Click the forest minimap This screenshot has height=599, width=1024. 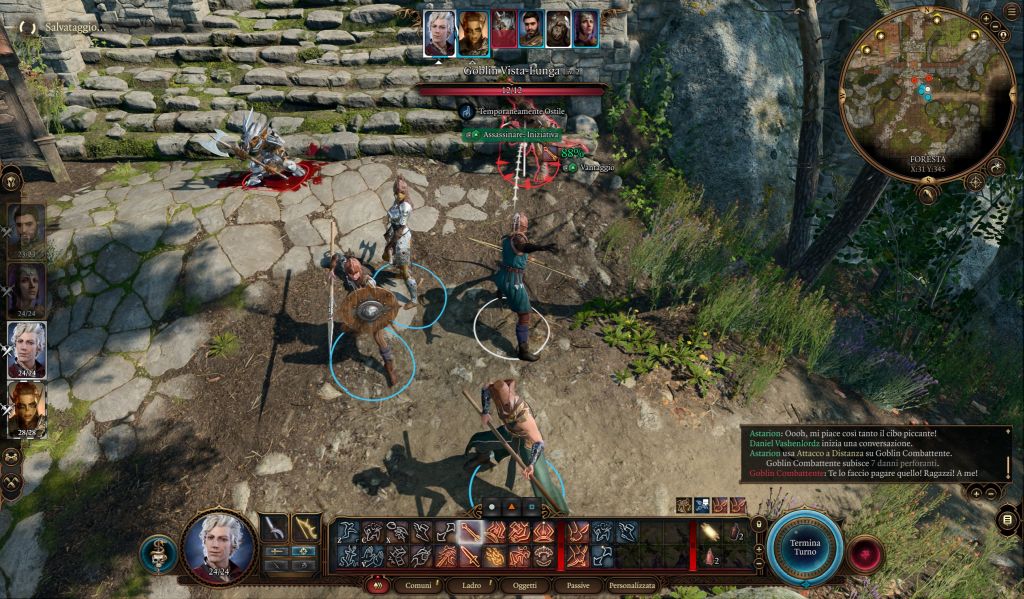913,95
